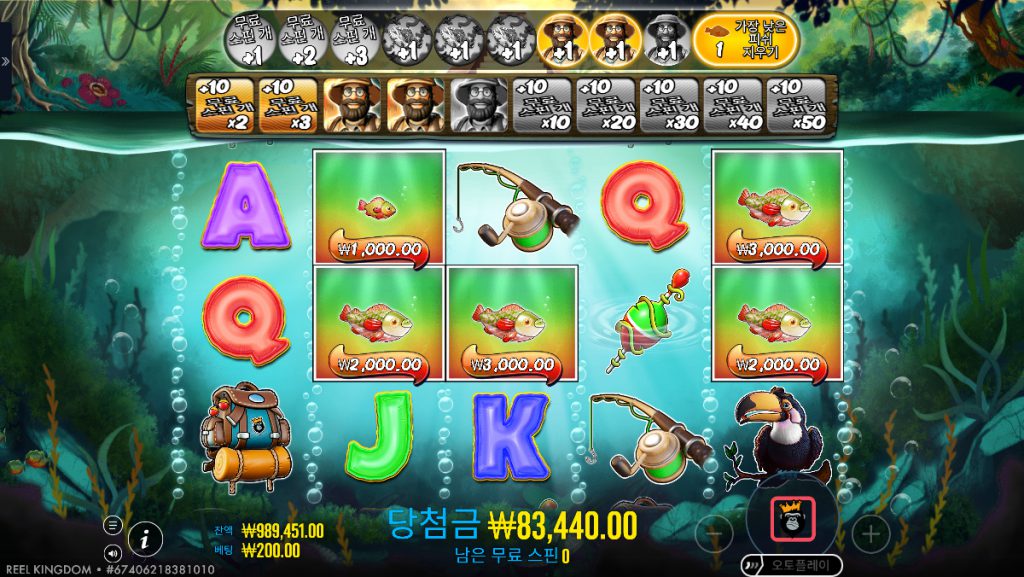
Task: Open the autoplay (오토플레이) button
Action: pos(792,564)
